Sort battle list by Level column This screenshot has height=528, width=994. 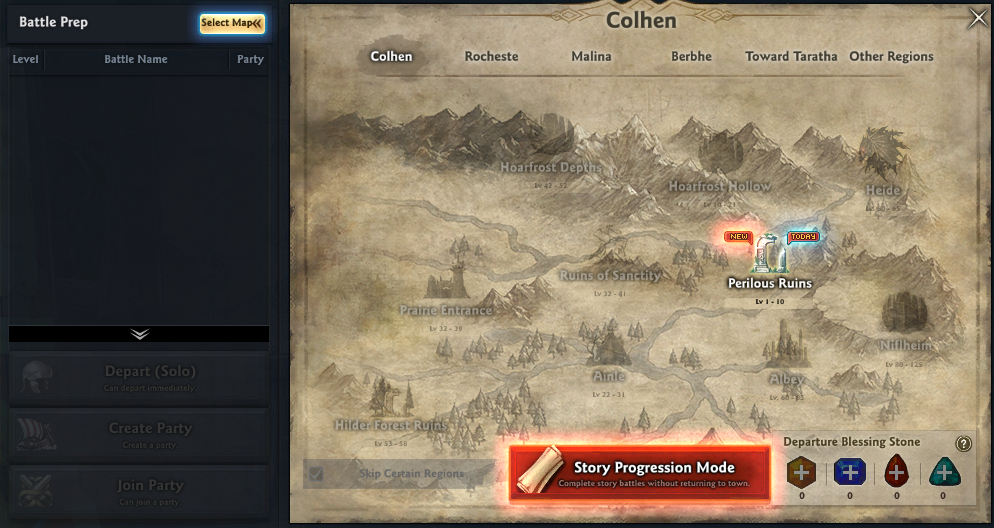click(x=25, y=59)
